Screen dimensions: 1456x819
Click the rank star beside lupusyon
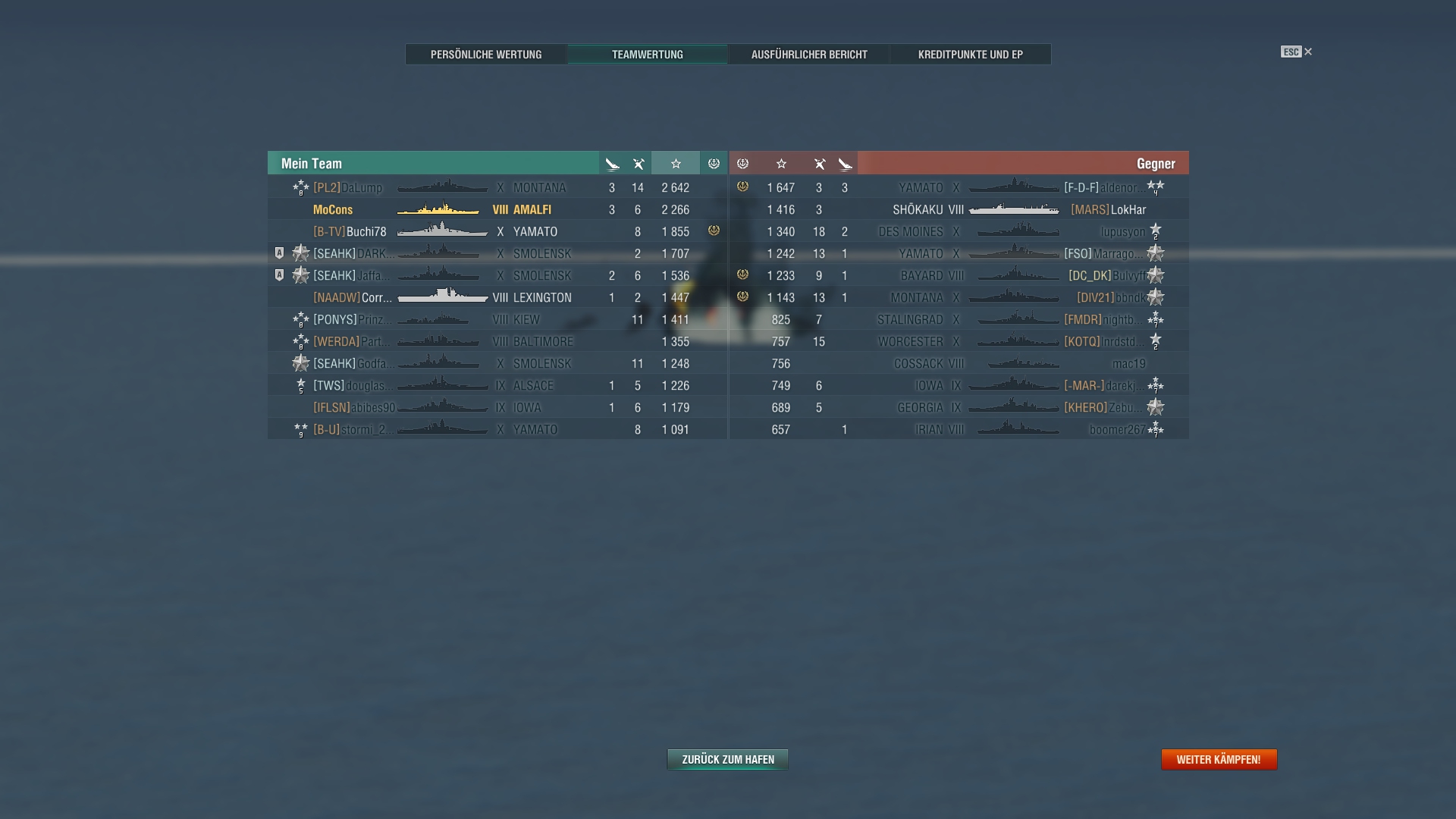[x=1155, y=231]
